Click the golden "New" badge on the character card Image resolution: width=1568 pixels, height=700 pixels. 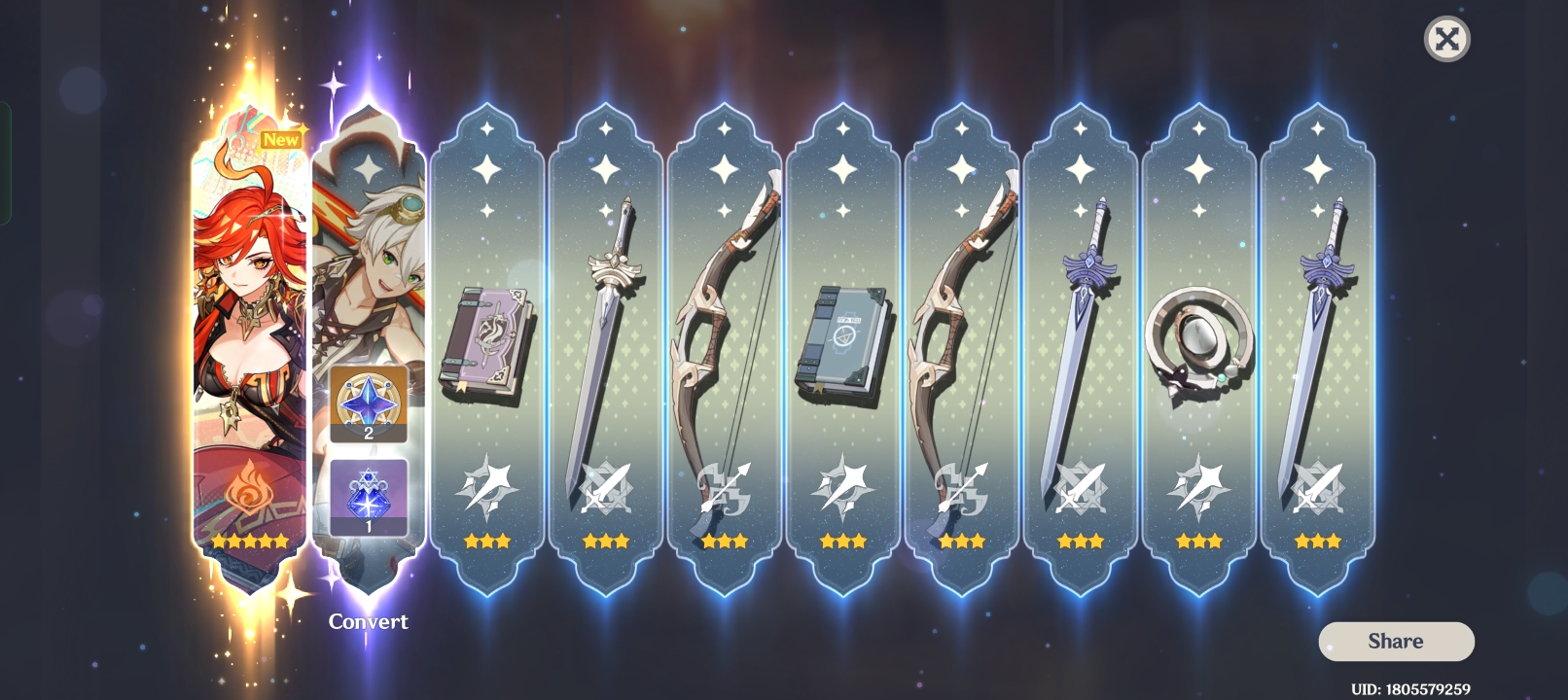[282, 139]
